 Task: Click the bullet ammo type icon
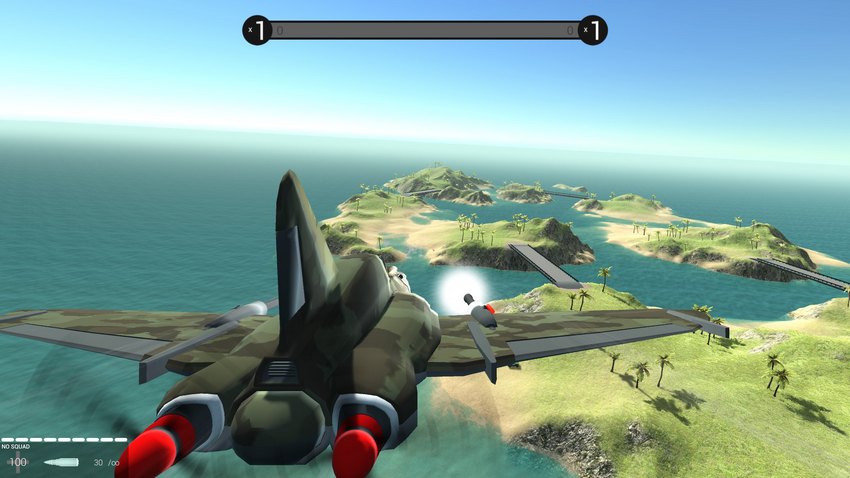tap(62, 462)
